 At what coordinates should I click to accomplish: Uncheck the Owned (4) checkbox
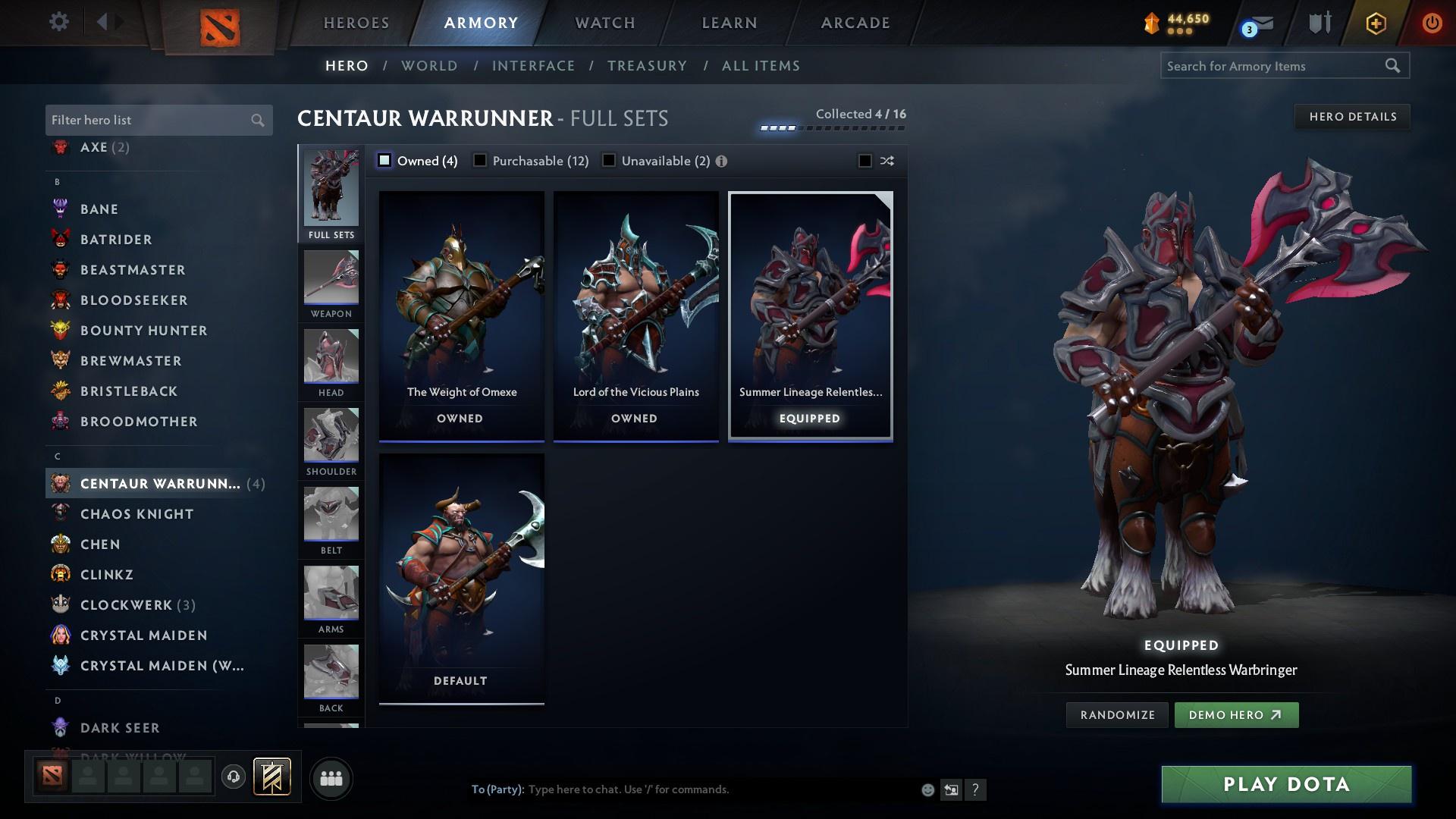(384, 160)
